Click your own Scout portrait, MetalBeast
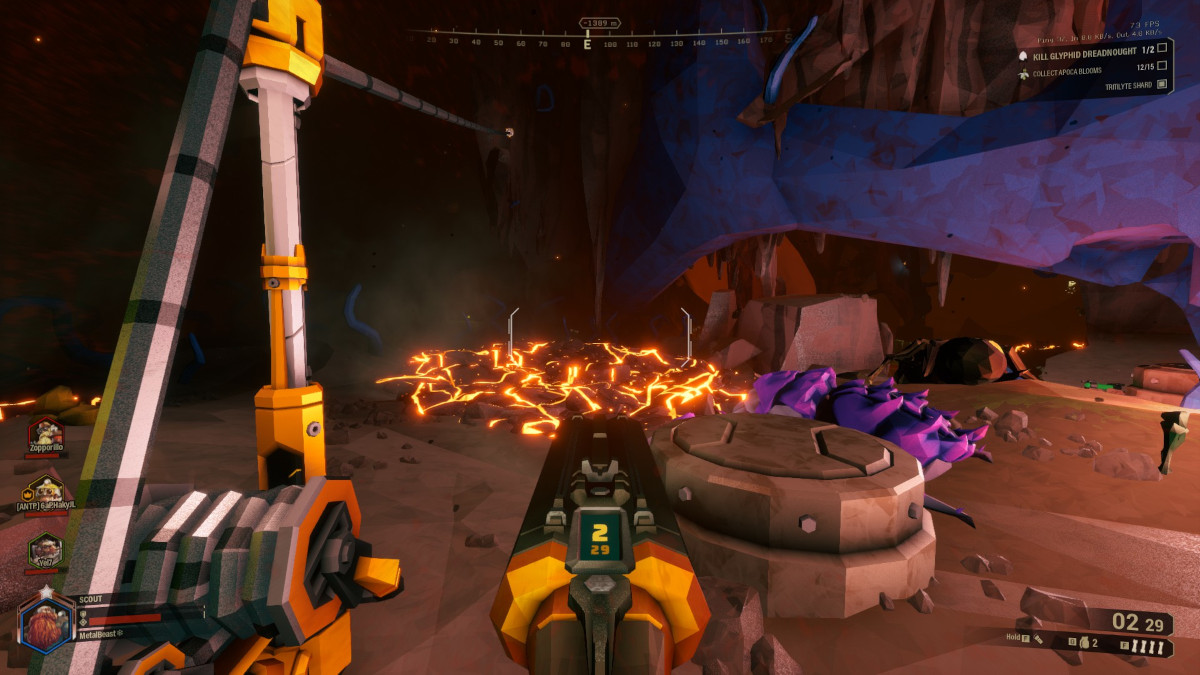Viewport: 1200px width, 675px height. tap(45, 622)
